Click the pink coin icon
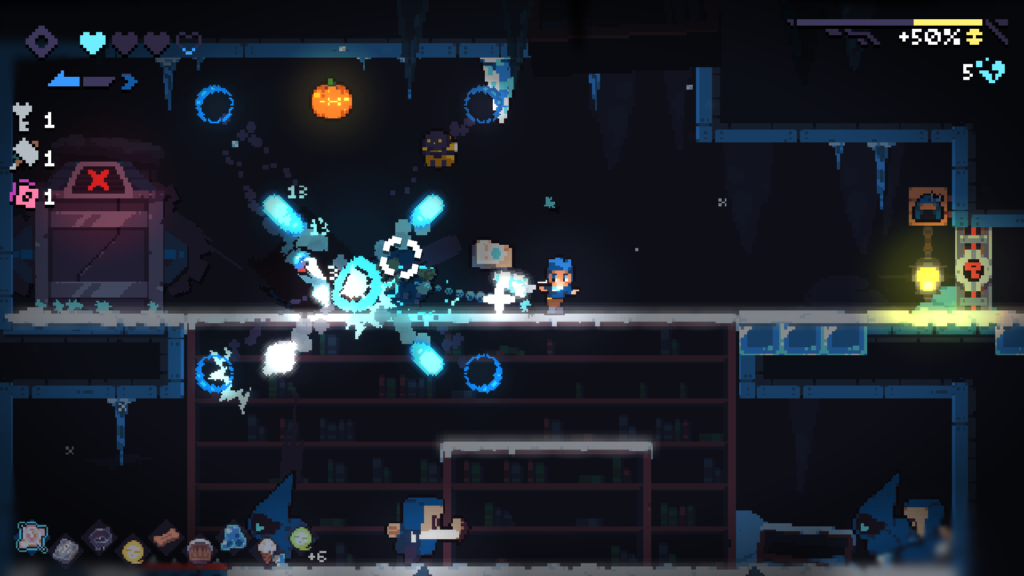 (x=24, y=195)
